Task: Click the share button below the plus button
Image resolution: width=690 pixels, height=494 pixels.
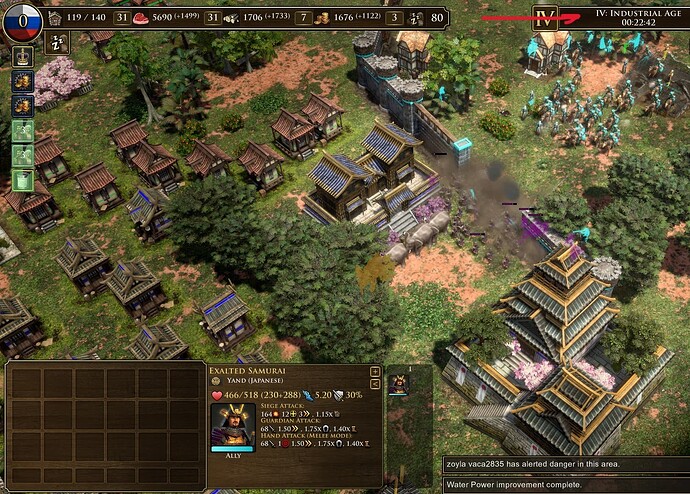Action: point(375,383)
